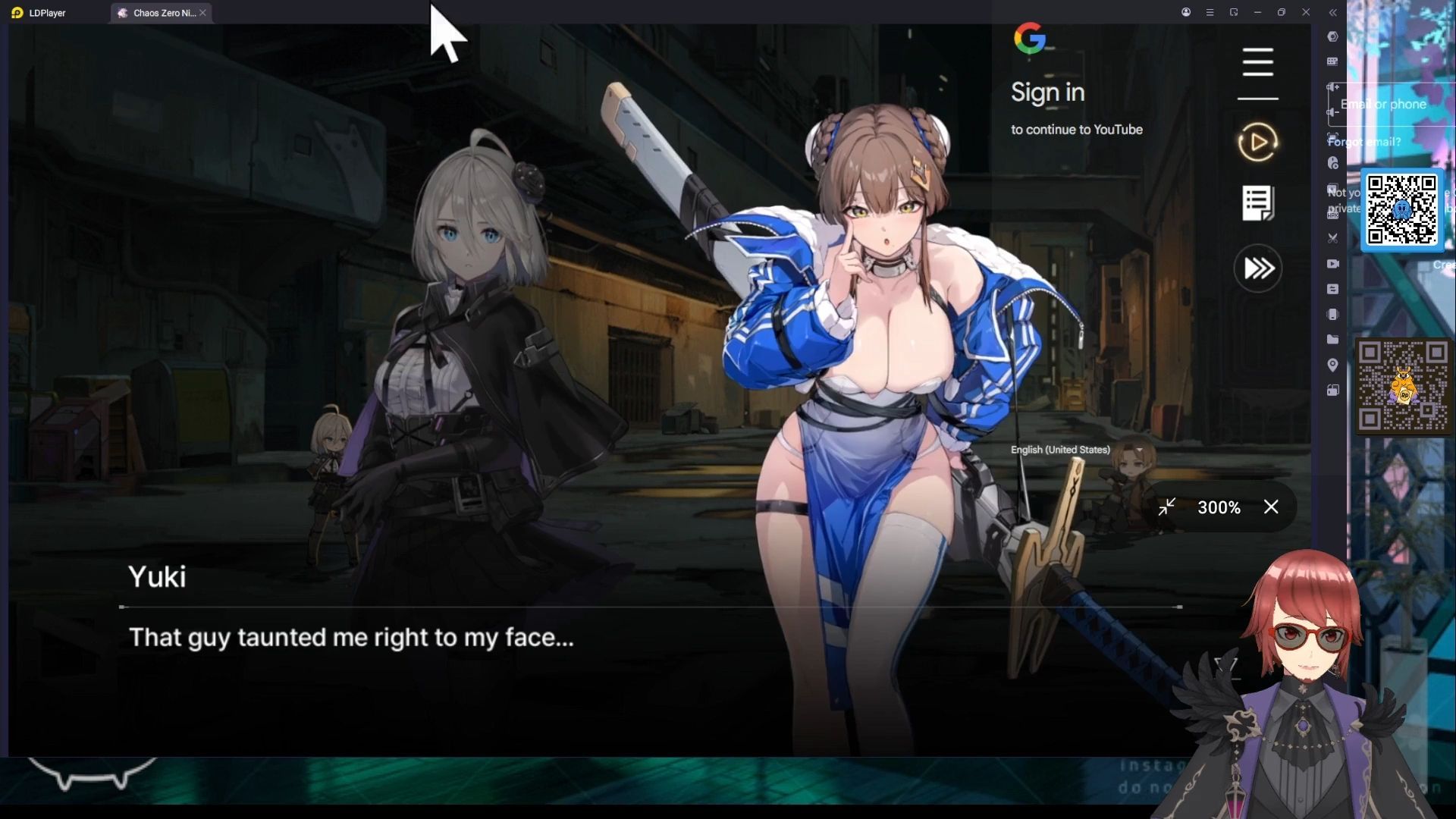Toggle dialogue auto-play
Screen dimensions: 1456x819
point(1257,142)
